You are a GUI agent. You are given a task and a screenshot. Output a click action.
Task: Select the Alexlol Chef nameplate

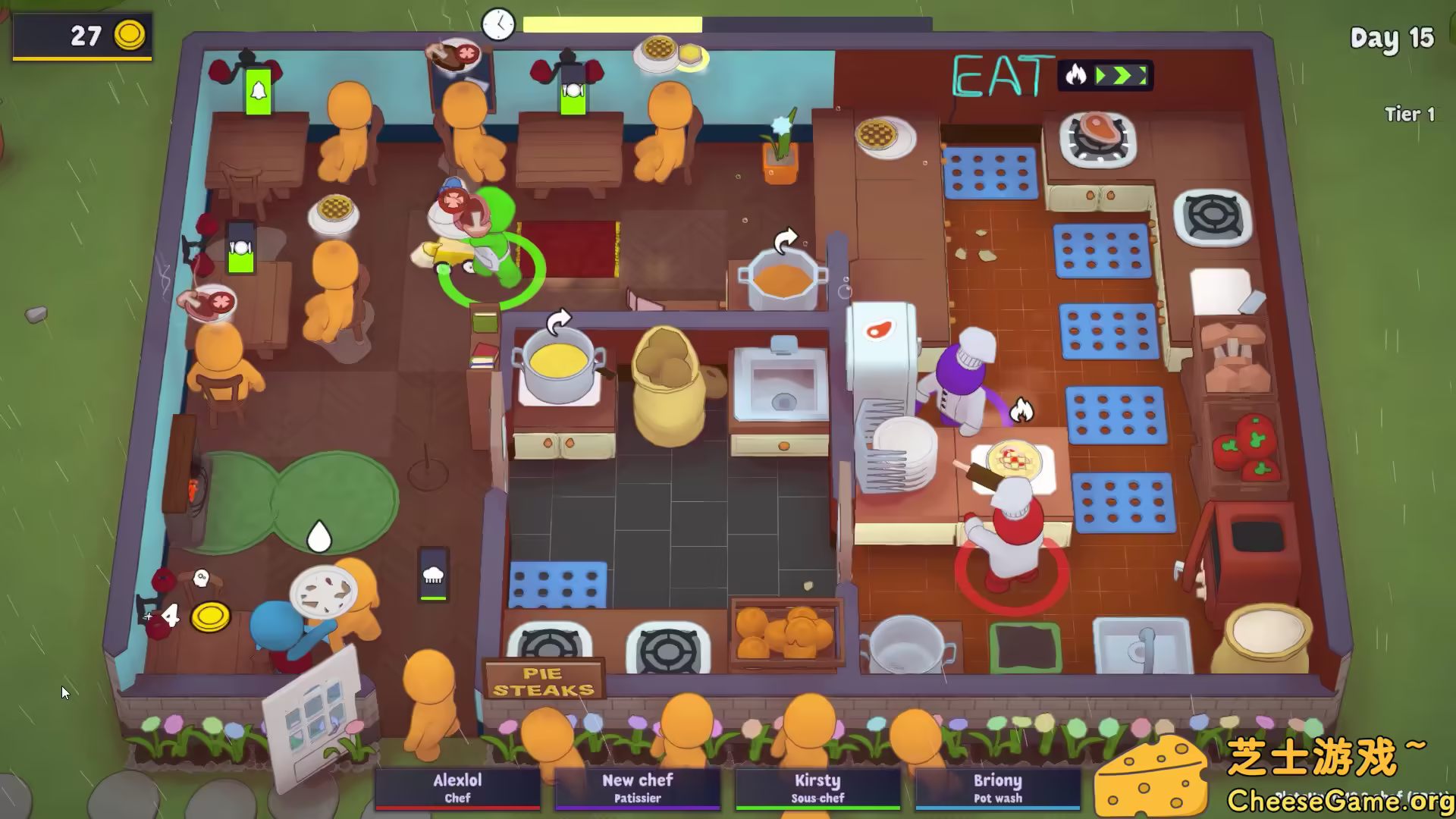[458, 788]
